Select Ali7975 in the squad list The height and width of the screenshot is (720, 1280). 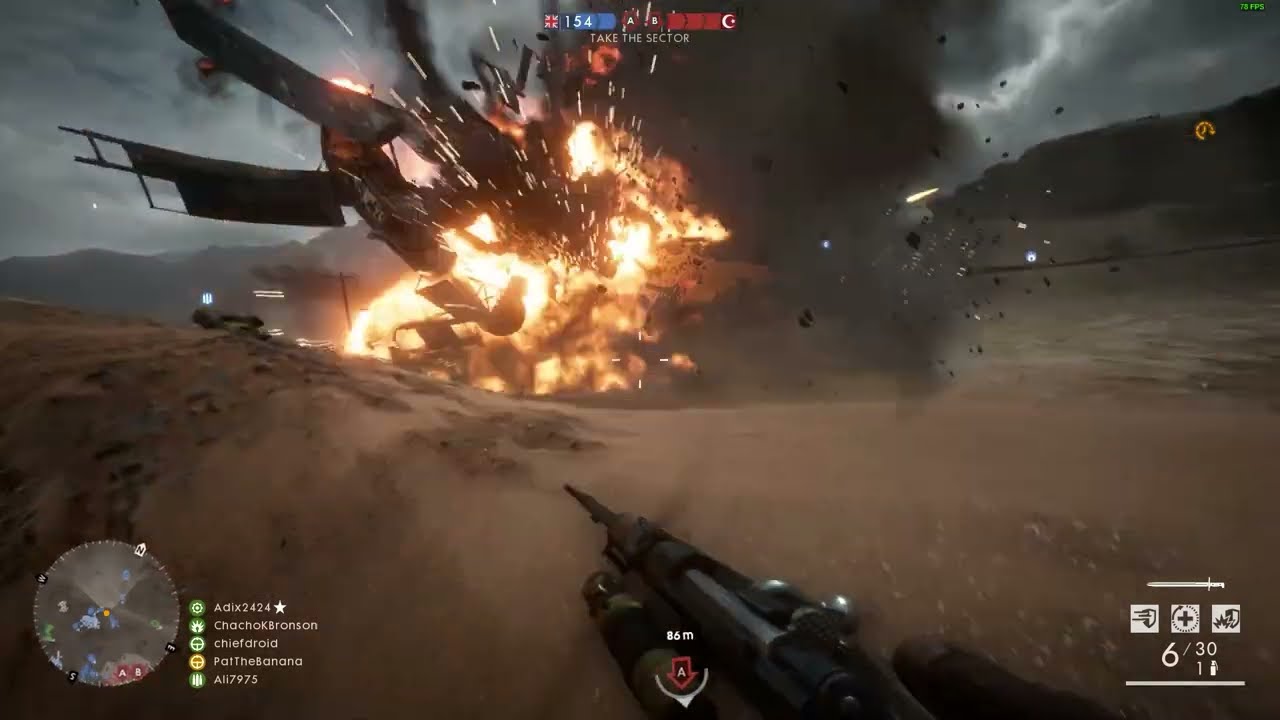pos(236,679)
